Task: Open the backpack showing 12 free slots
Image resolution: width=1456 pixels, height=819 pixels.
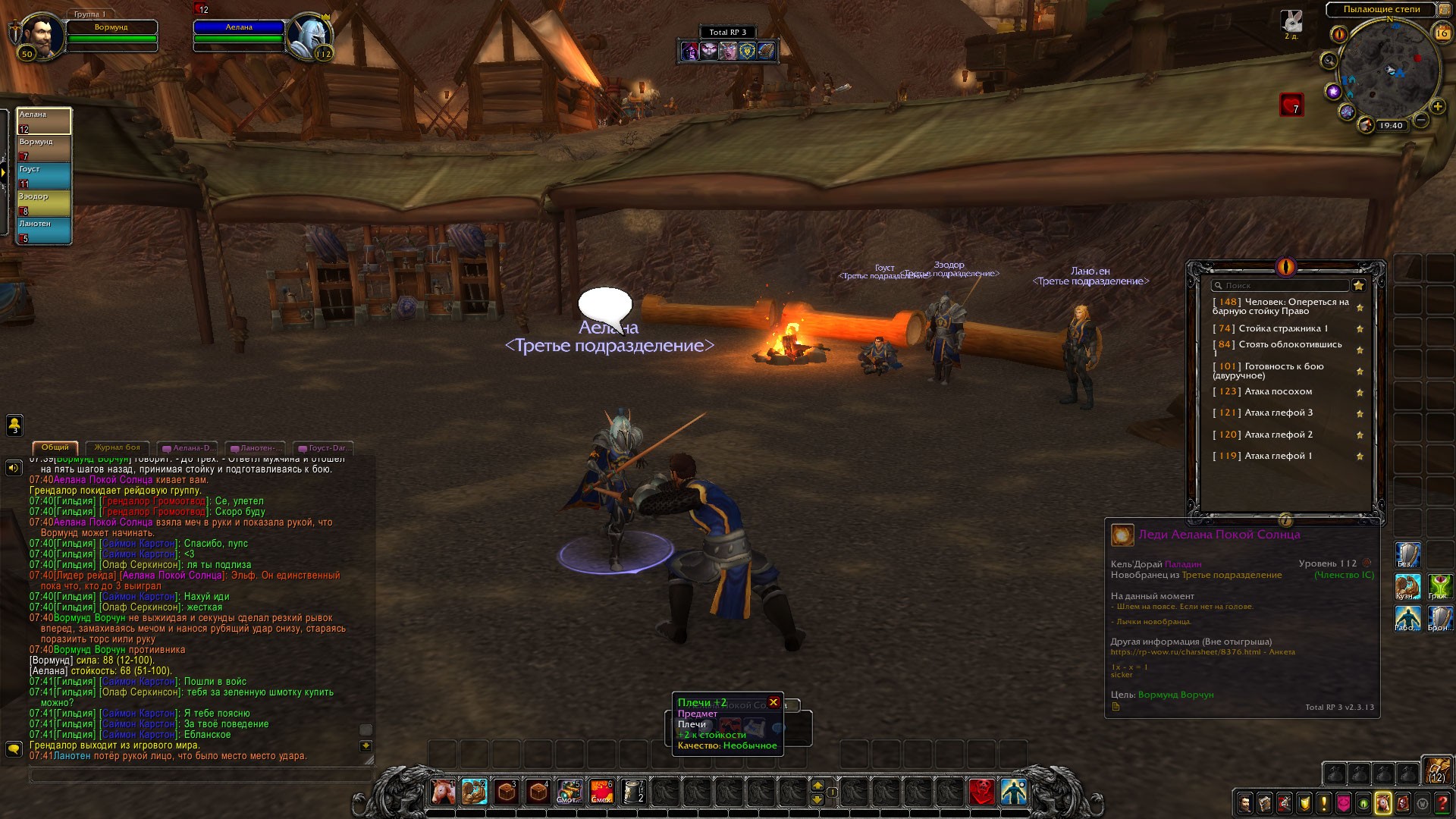Action: pyautogui.click(x=1436, y=770)
